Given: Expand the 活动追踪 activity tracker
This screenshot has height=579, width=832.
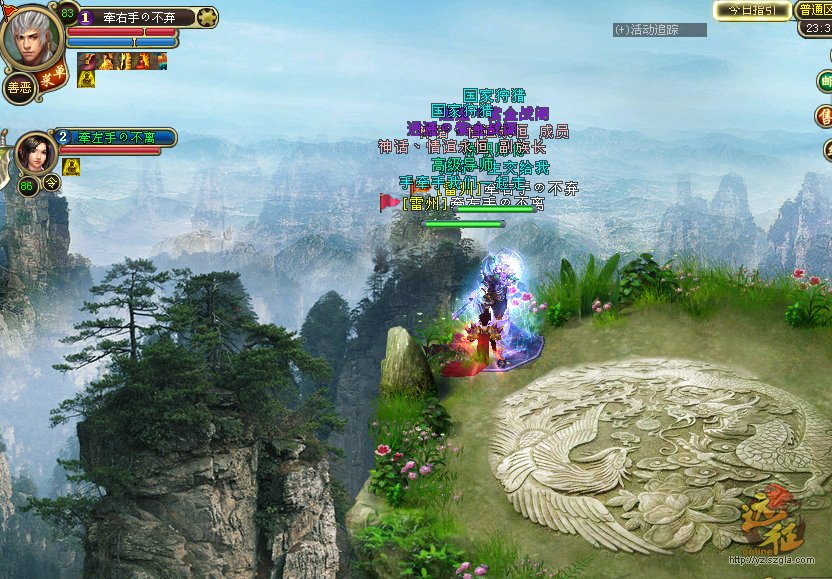Looking at the screenshot, I should click(x=659, y=30).
